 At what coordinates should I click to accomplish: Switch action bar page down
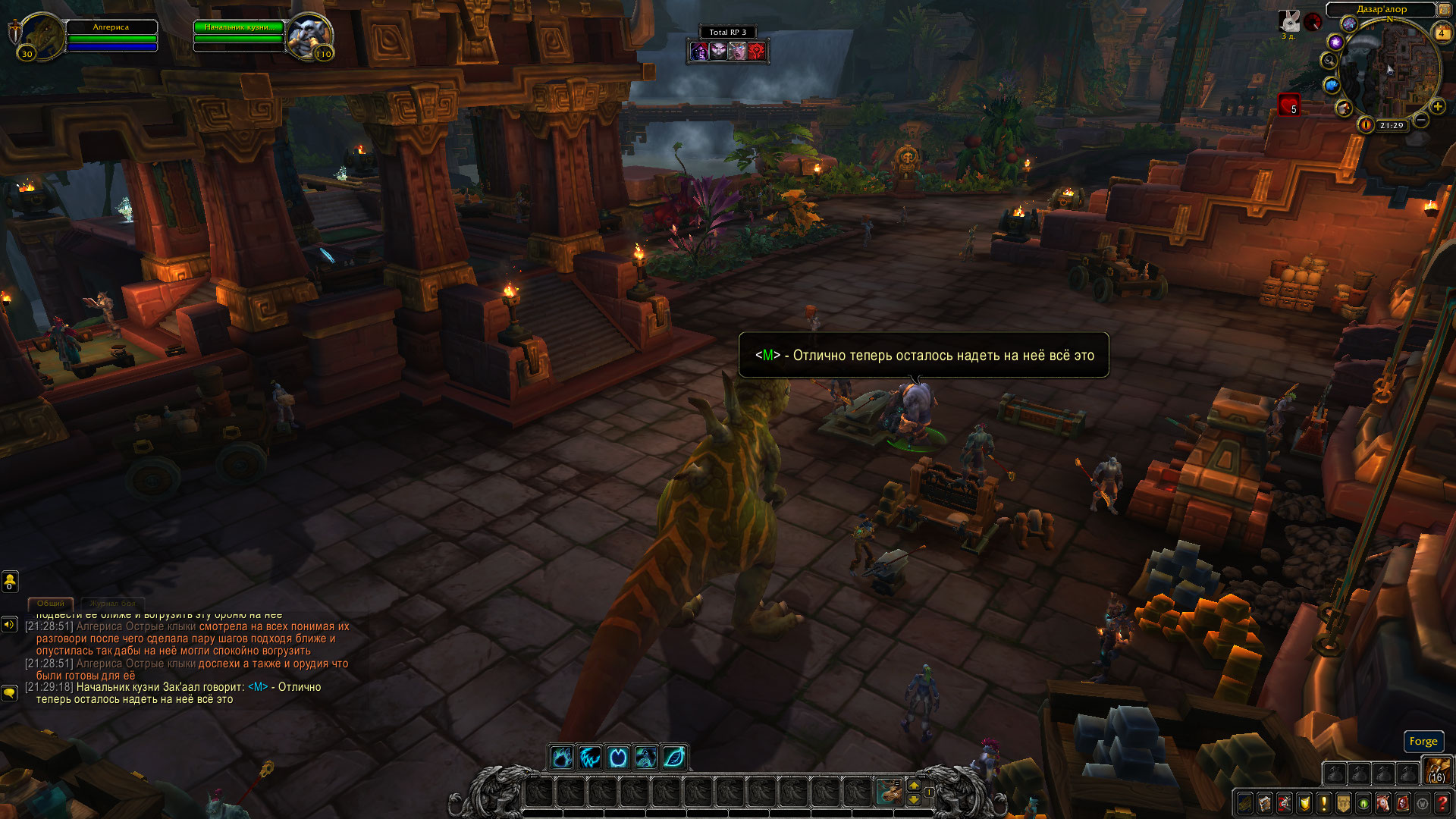[x=914, y=799]
